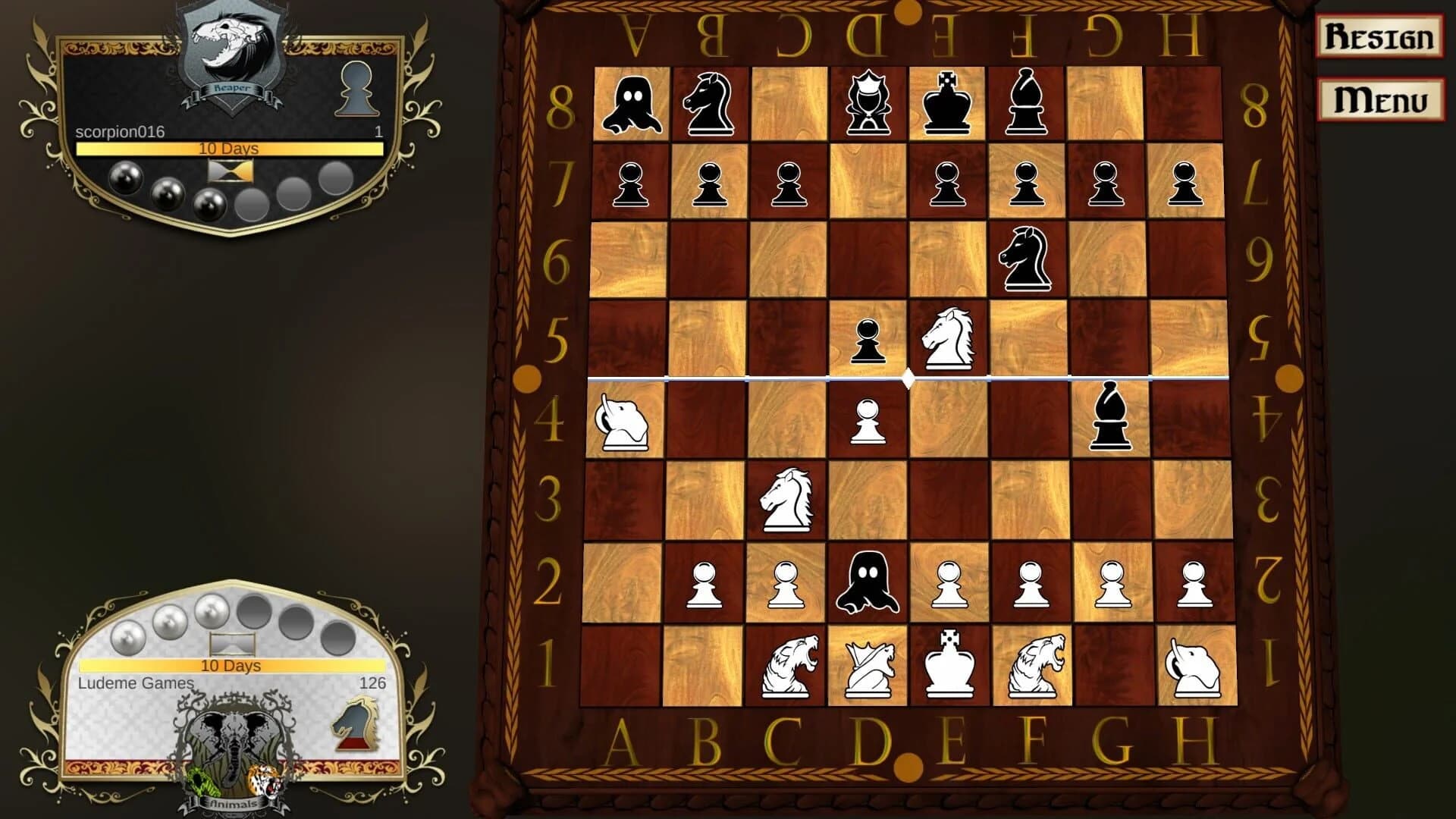Select the black jungle queen on d8
The width and height of the screenshot is (1456, 819).
point(868,102)
